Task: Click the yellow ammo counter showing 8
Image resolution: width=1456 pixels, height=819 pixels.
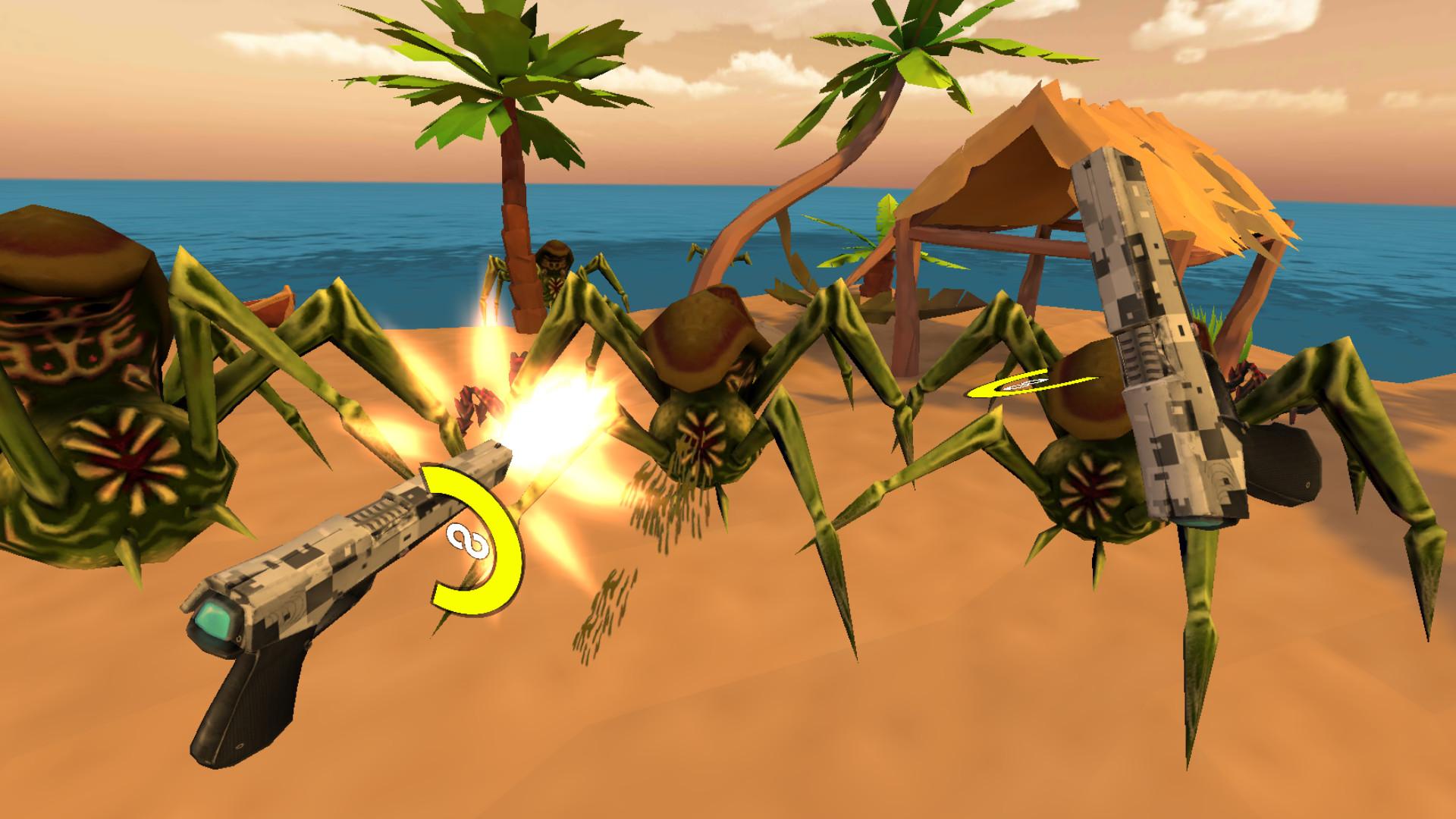Action: tap(468, 541)
